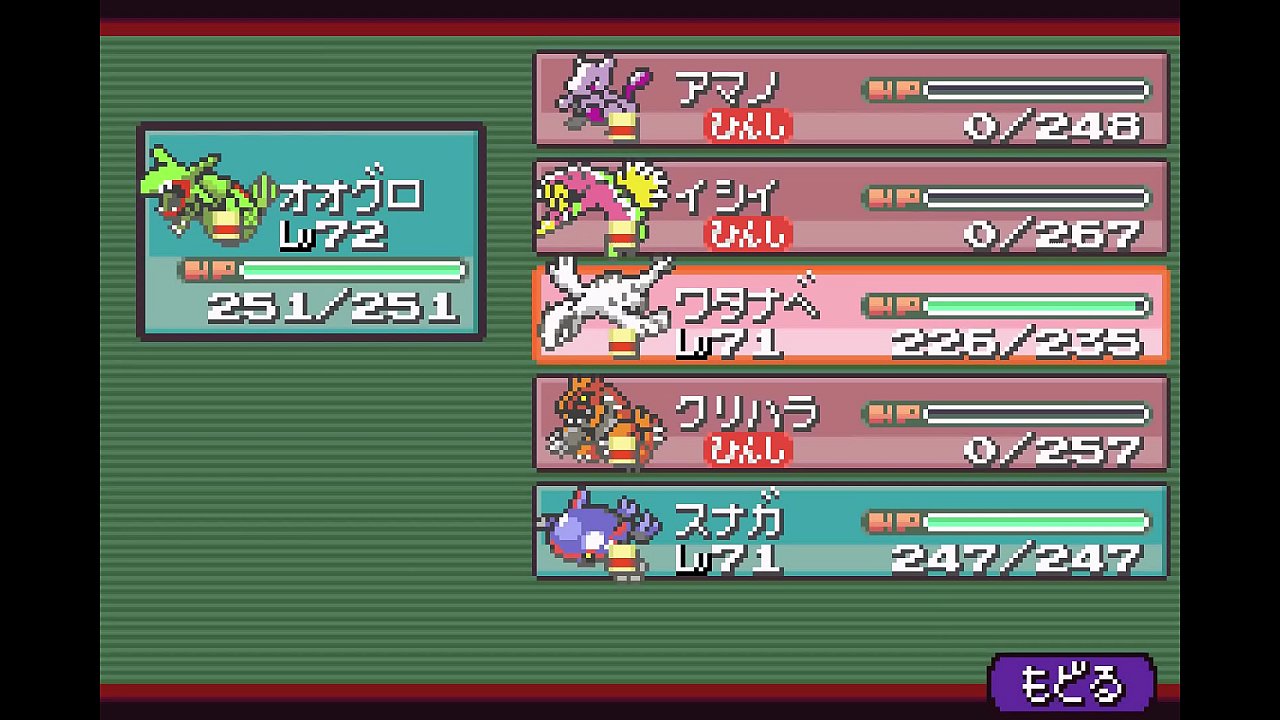Click the Lugia sprite next to ワタナベ
The image size is (1280, 720).
click(600, 305)
